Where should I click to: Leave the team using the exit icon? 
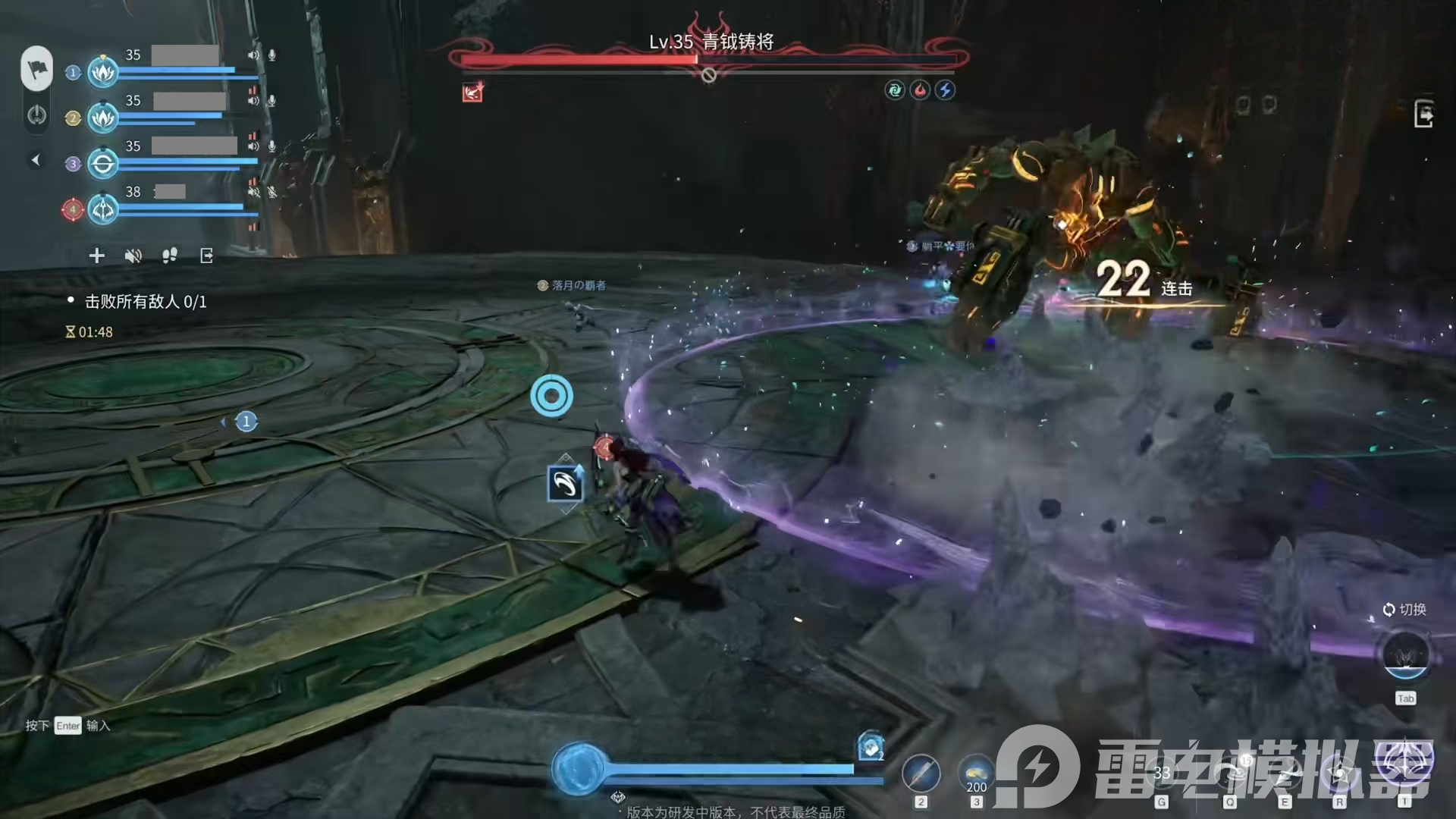(206, 256)
